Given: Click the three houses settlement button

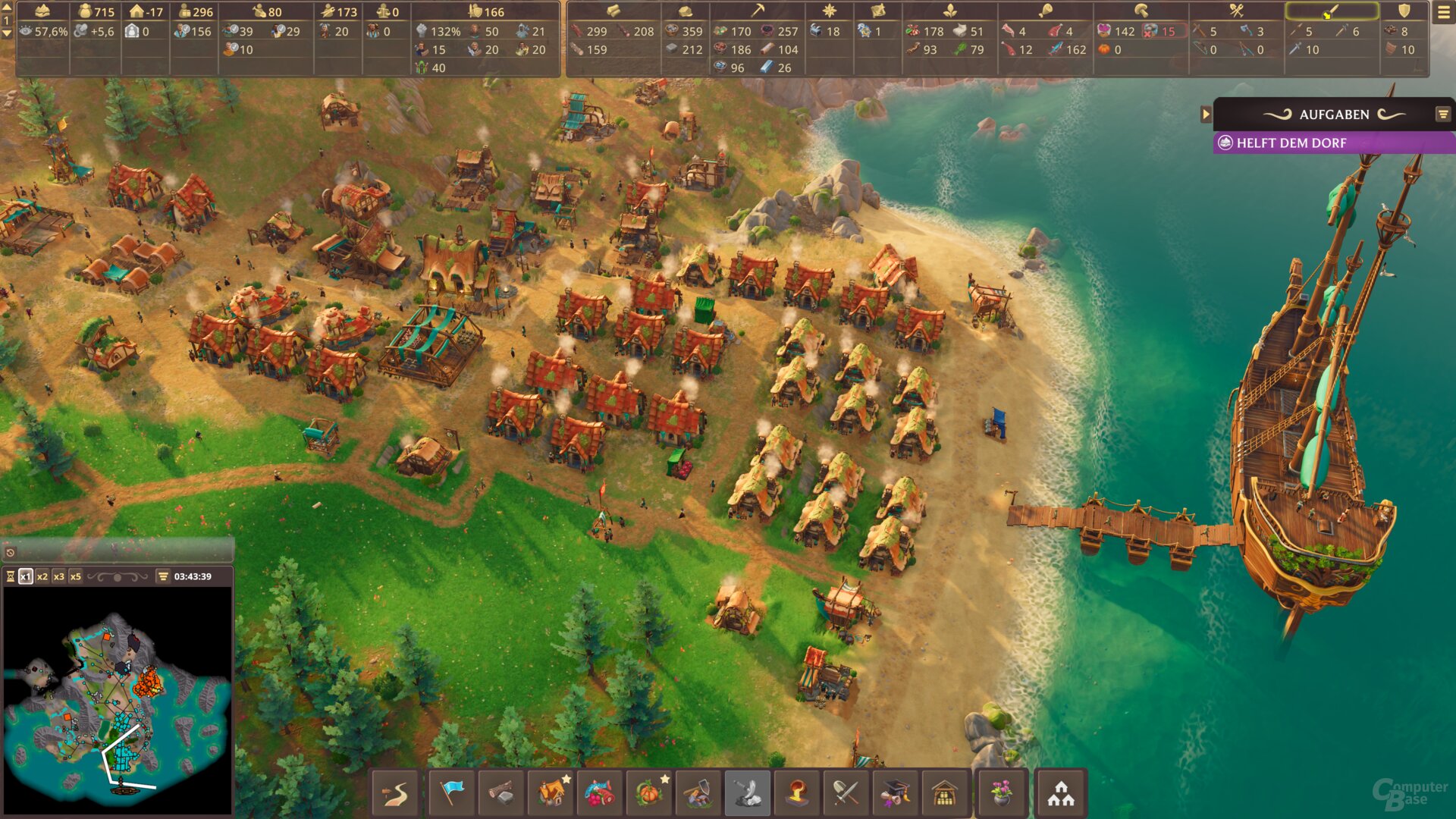Looking at the screenshot, I should click(1061, 793).
